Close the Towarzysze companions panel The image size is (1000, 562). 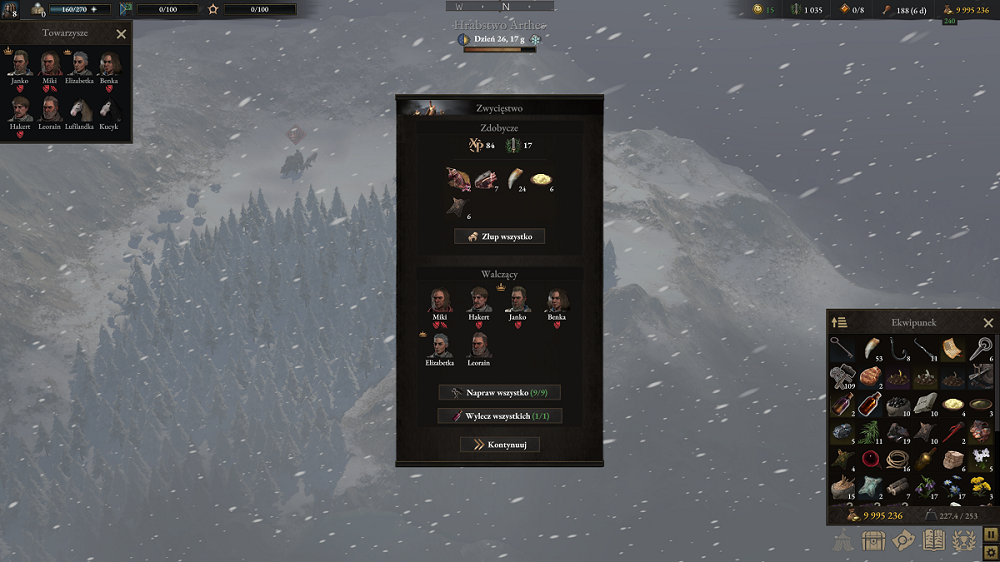click(x=121, y=34)
